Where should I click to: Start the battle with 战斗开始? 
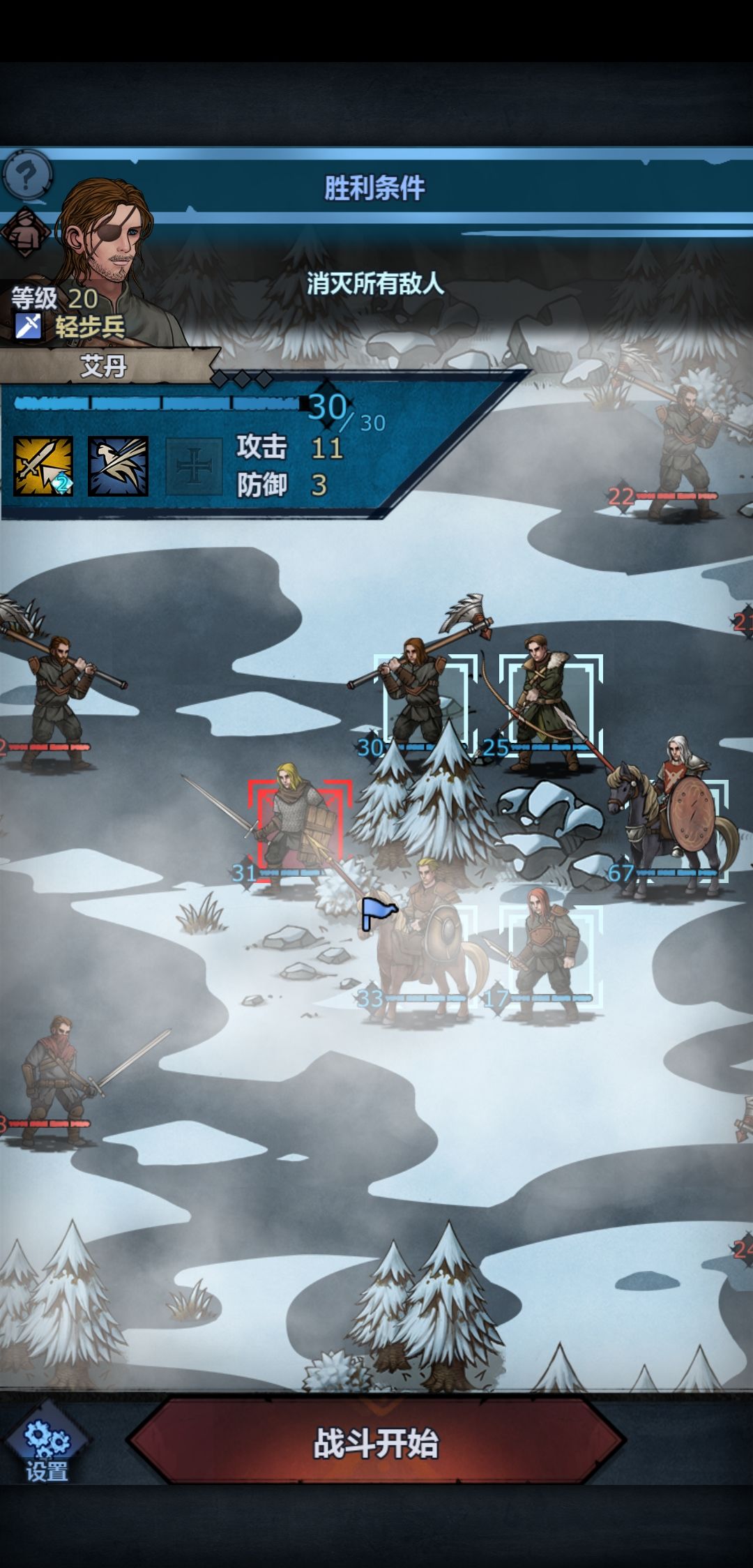(x=376, y=1444)
